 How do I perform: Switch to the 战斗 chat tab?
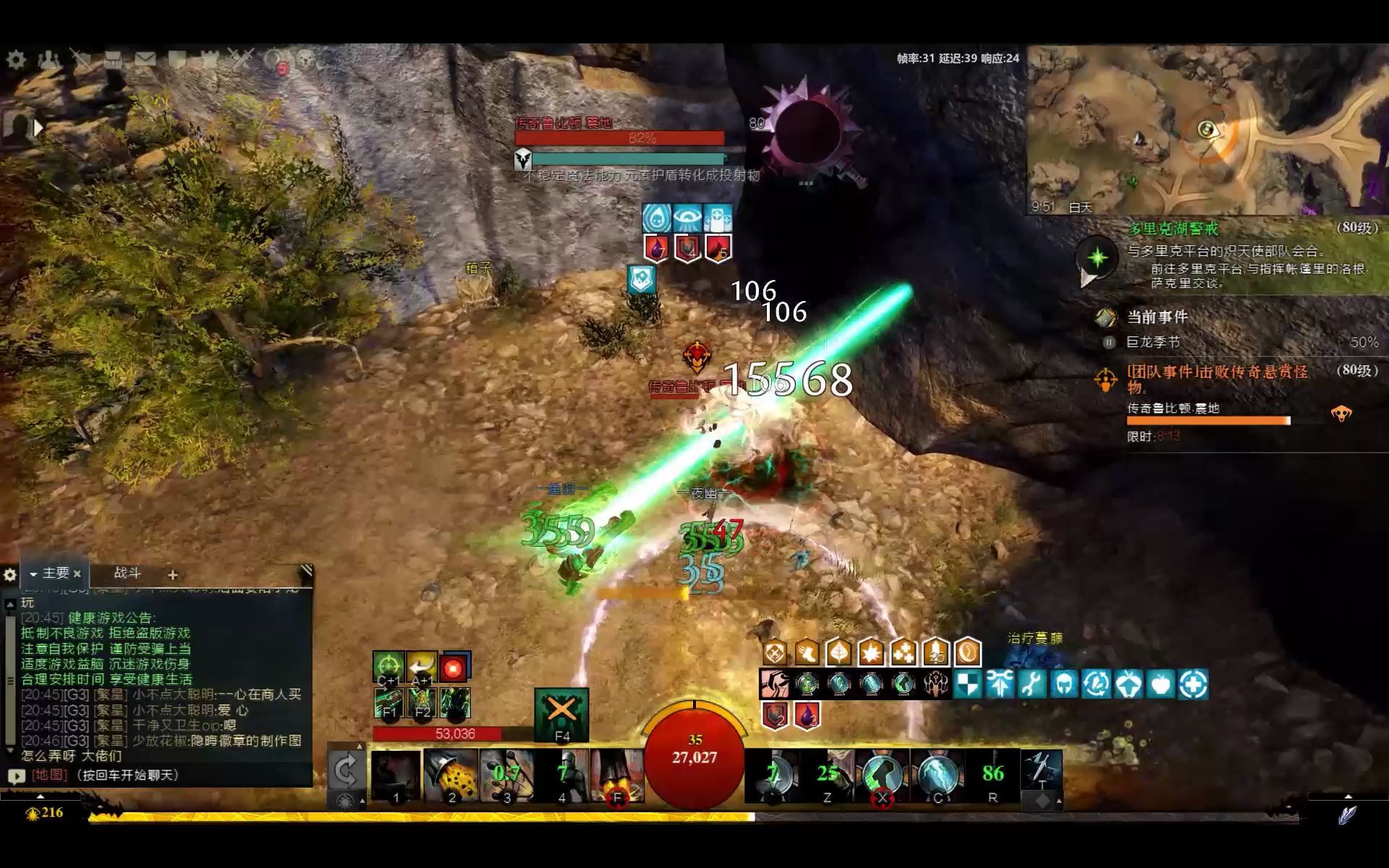(127, 574)
